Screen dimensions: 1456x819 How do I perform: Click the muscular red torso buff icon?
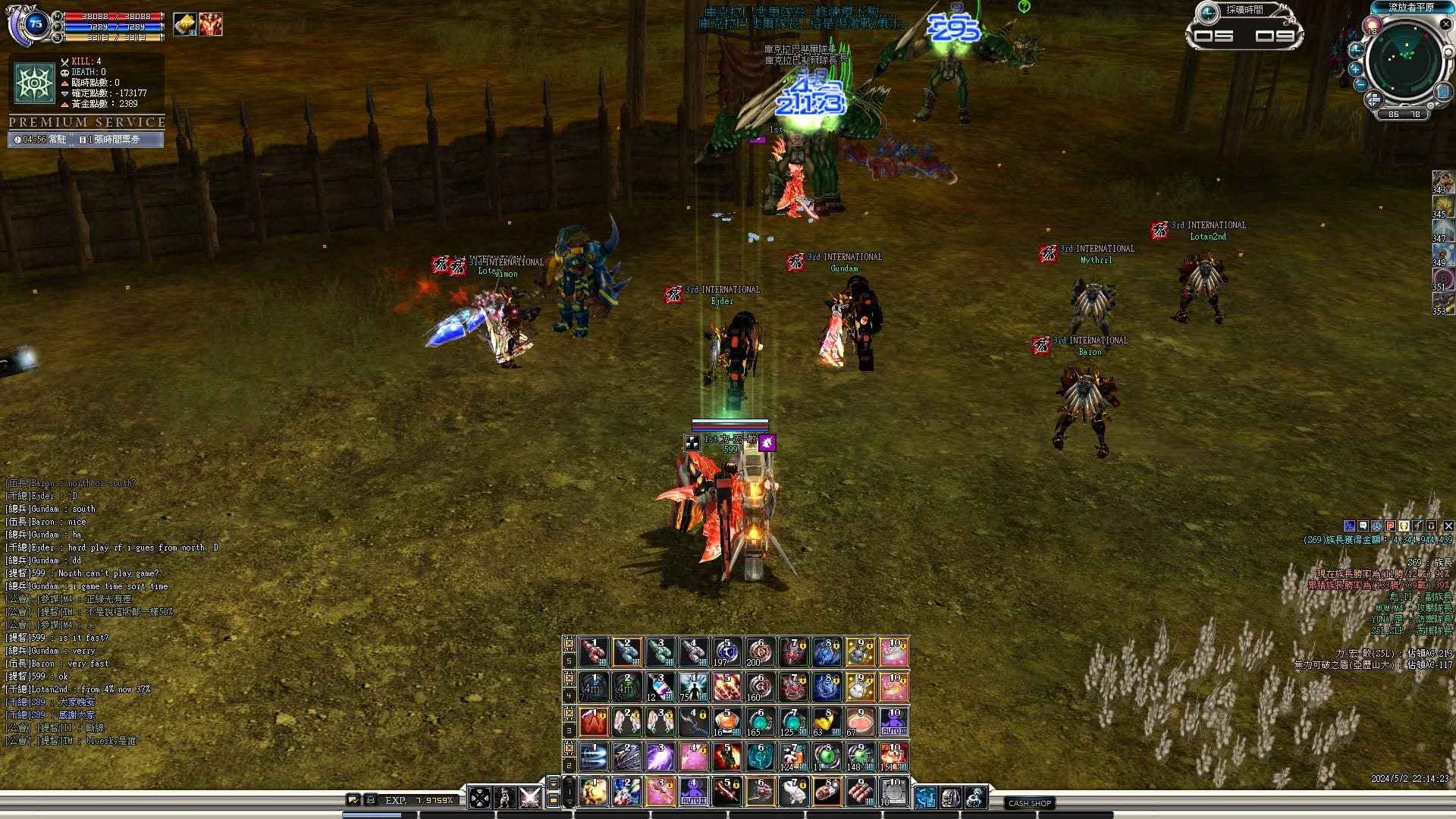click(x=210, y=24)
